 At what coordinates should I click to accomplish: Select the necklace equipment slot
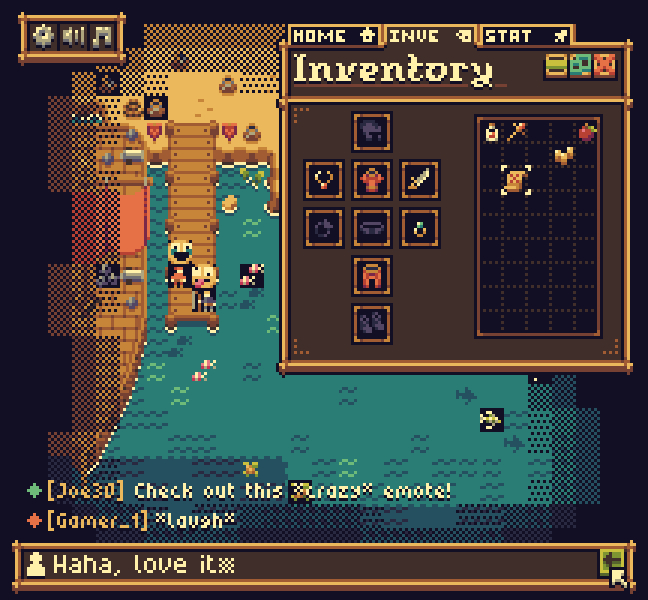pos(324,180)
